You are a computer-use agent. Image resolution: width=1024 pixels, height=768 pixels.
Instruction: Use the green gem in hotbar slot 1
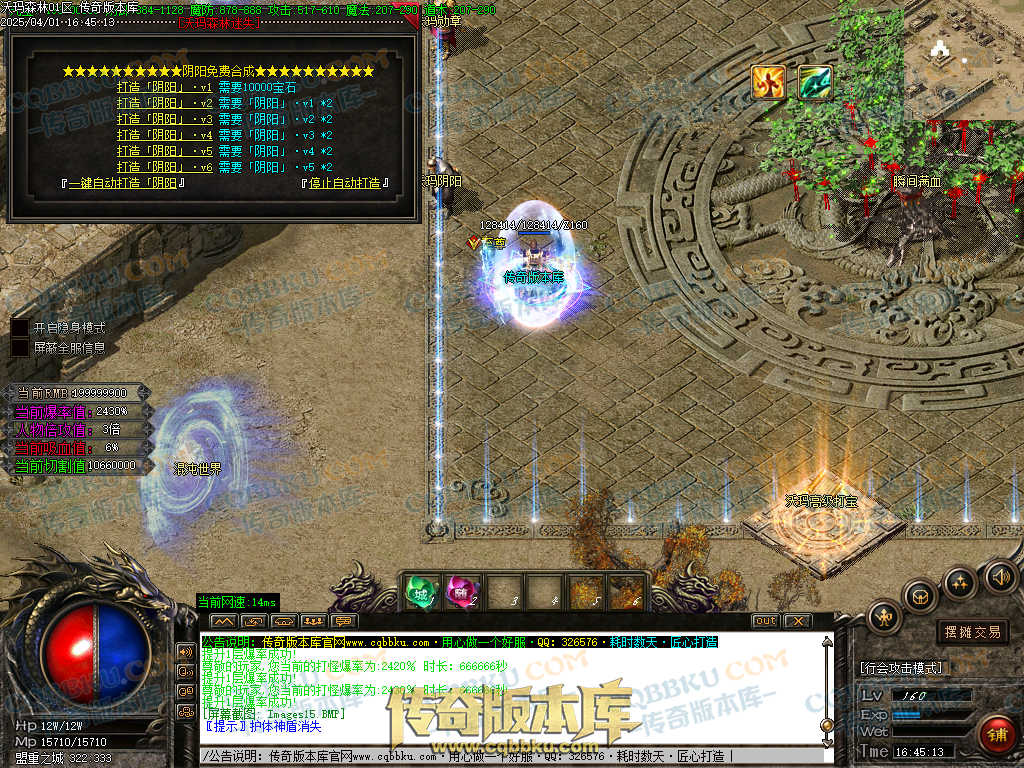[x=421, y=592]
